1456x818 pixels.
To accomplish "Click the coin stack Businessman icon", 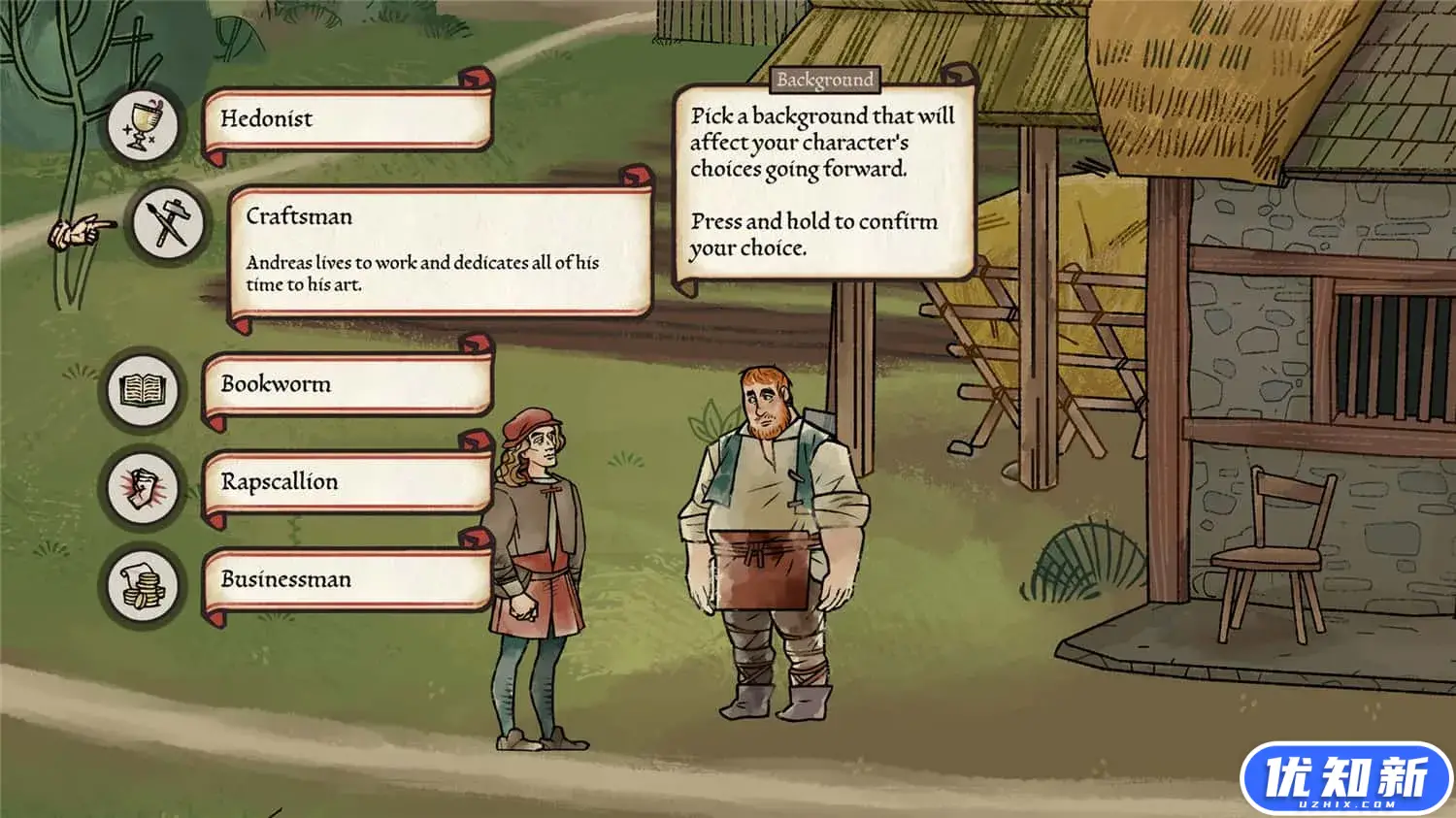I will coord(144,585).
